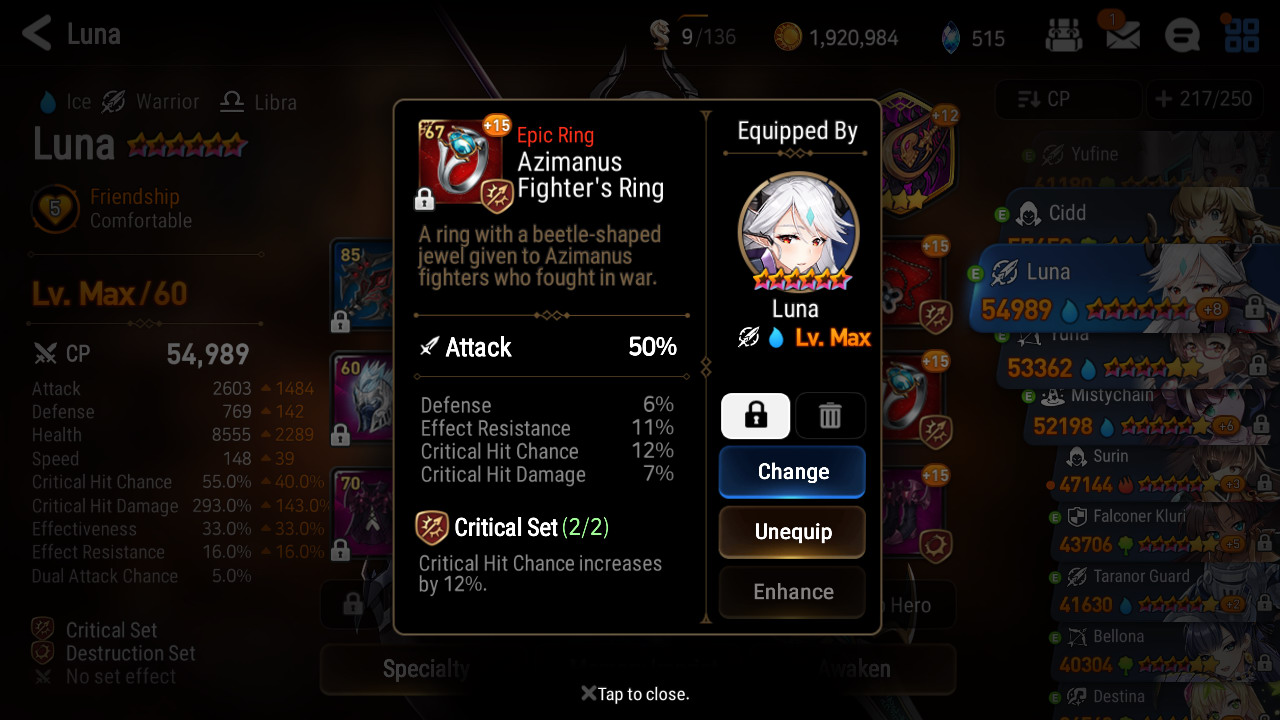
Task: Tap to close the item popup
Action: [x=636, y=694]
